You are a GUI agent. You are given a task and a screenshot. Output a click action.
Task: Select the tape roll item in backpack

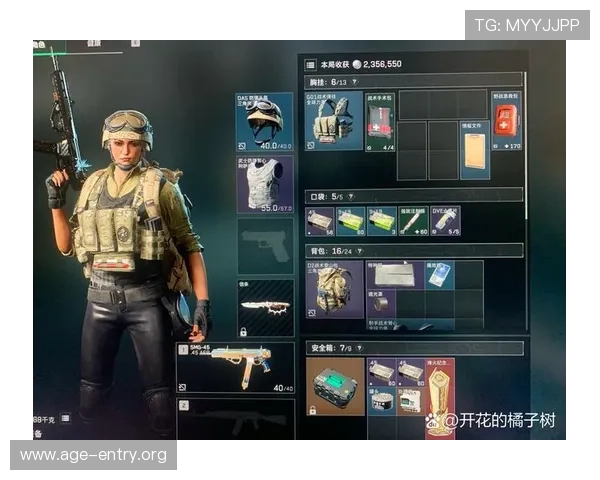click(x=381, y=302)
